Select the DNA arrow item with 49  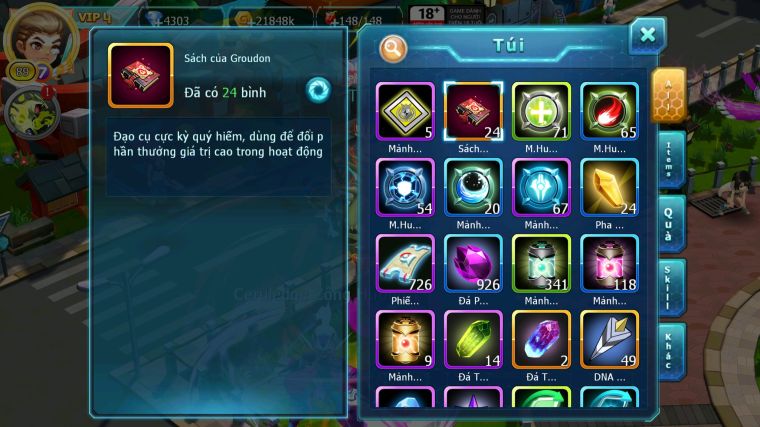[609, 339]
